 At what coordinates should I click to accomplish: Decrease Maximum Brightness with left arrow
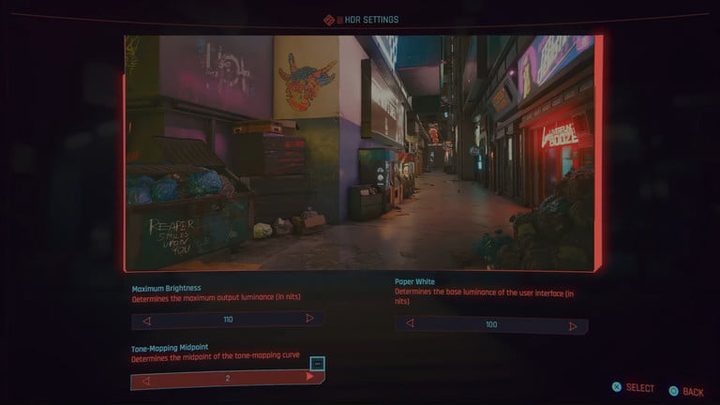click(147, 320)
